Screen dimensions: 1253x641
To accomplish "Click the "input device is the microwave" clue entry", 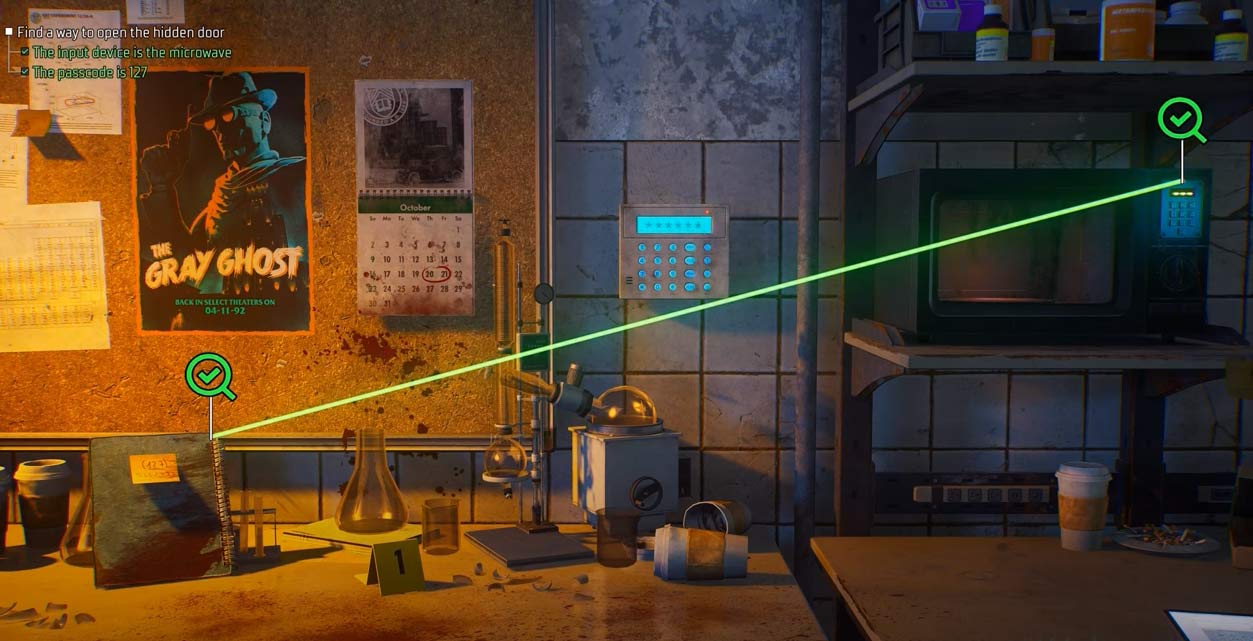I will point(131,52).
